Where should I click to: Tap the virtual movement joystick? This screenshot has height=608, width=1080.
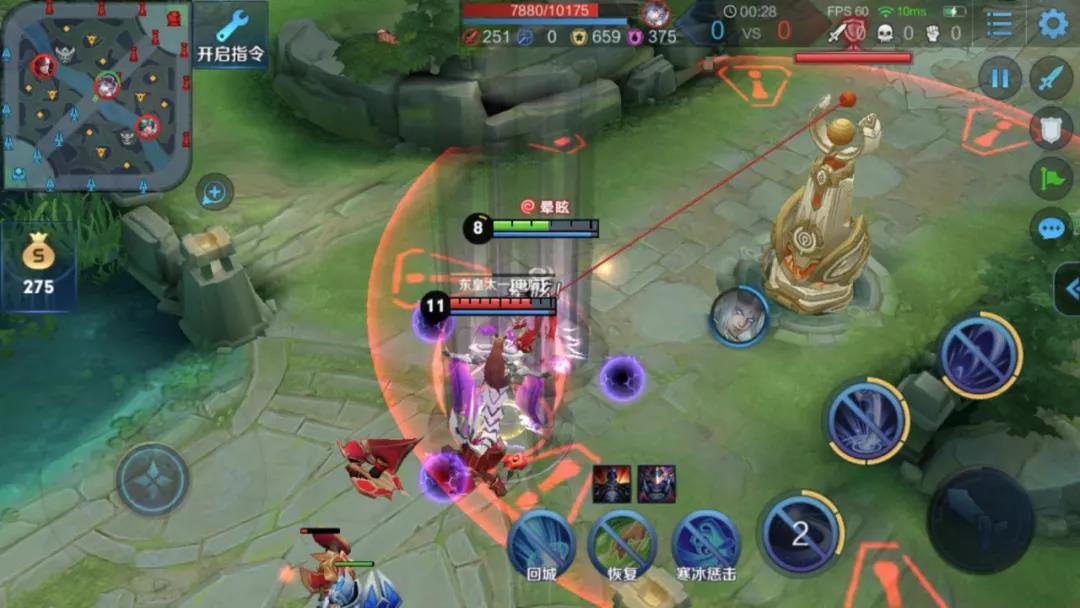pos(153,479)
